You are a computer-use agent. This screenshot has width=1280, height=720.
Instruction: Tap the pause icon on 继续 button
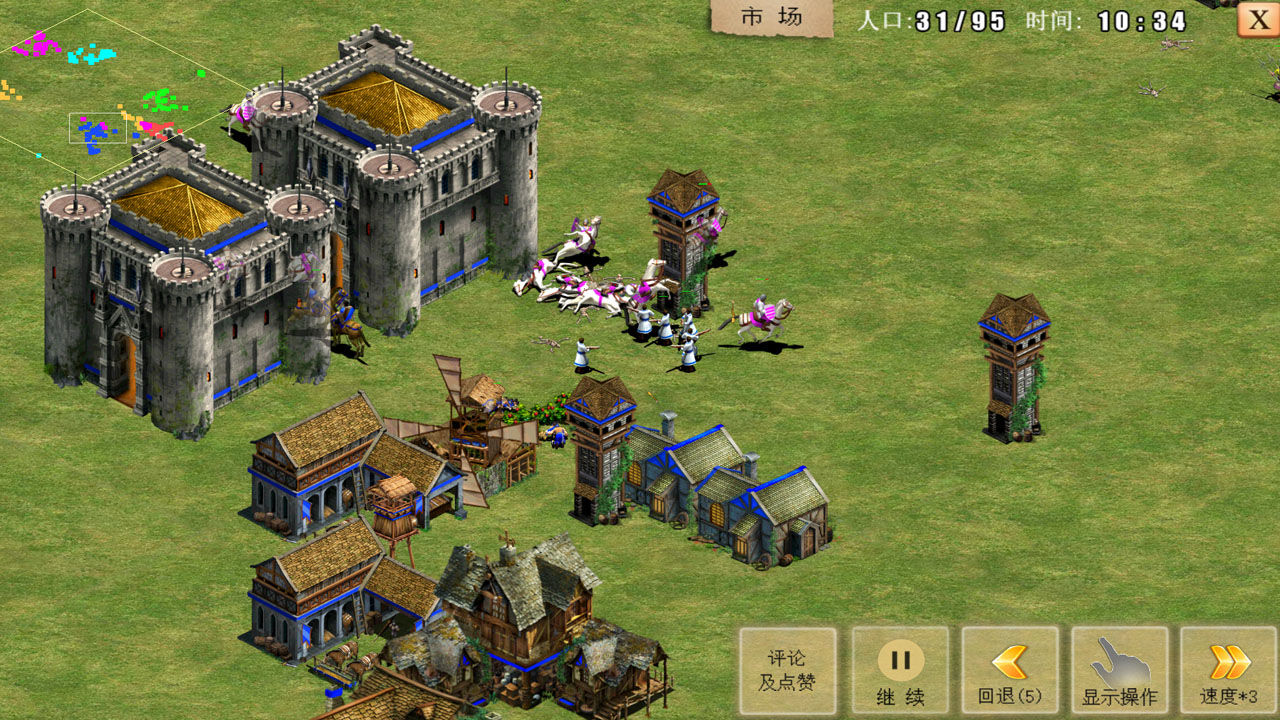(900, 660)
